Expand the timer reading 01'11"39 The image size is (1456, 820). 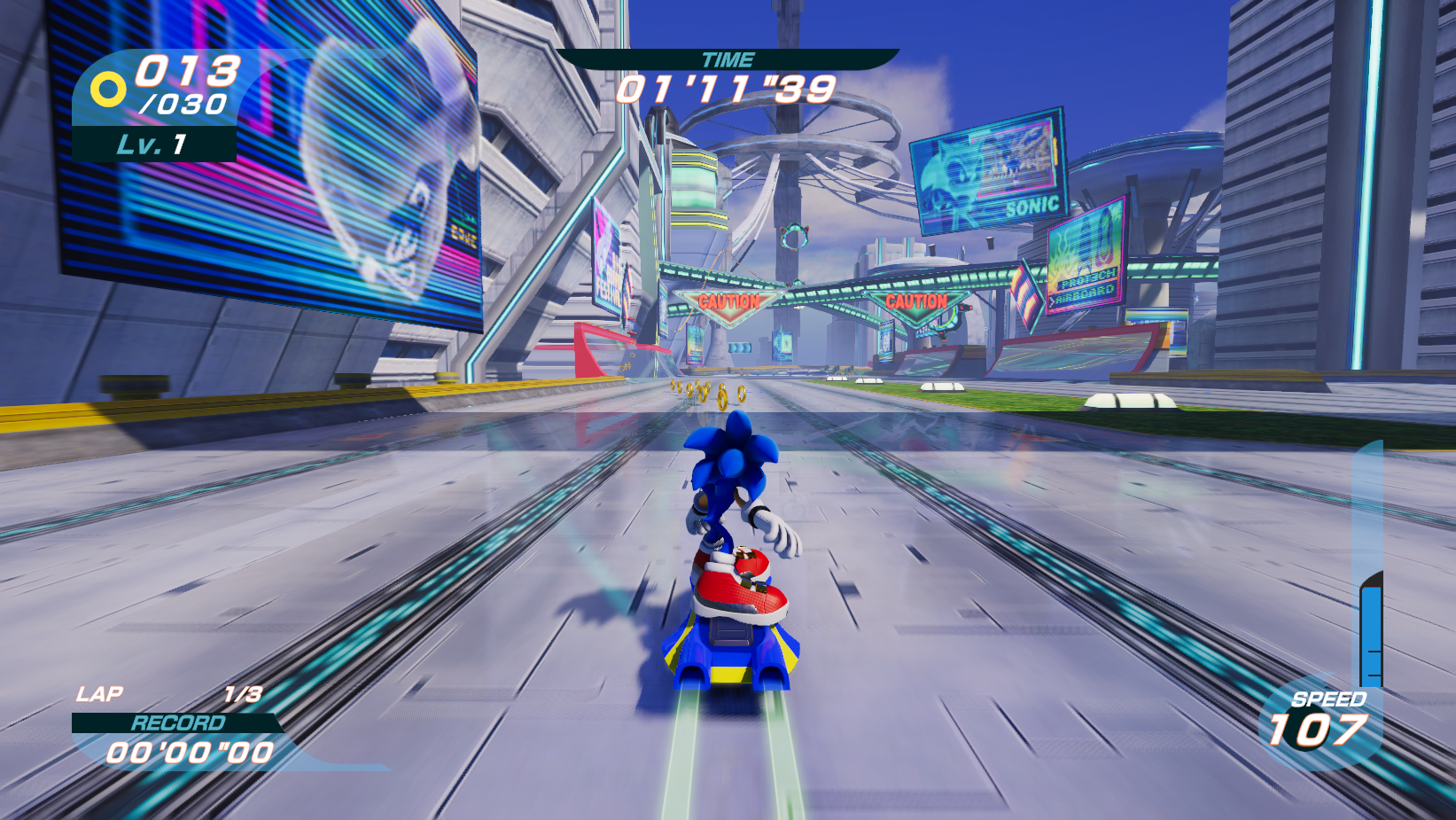click(x=727, y=89)
